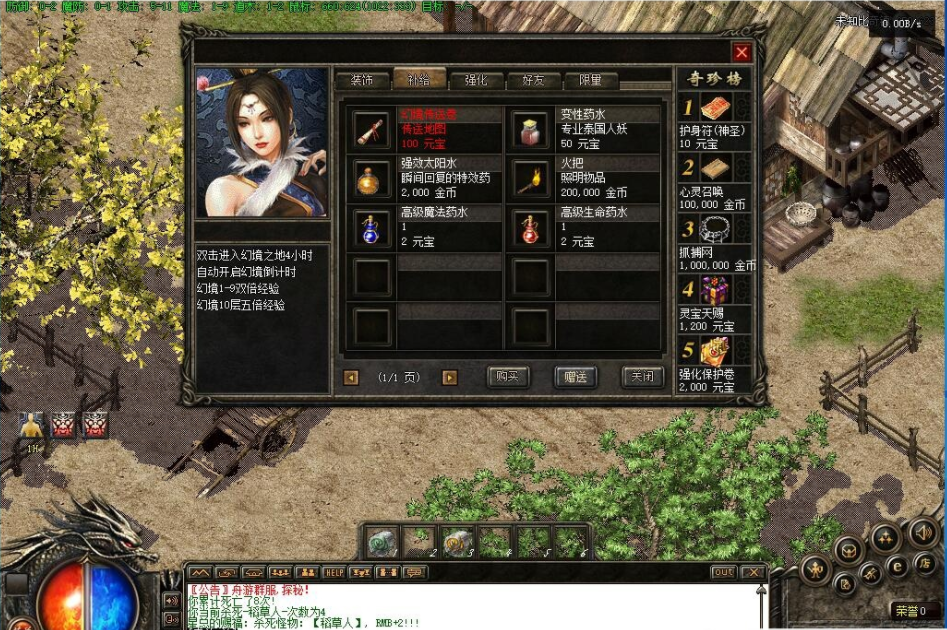Close the shop window with red X
Viewport: 947px width, 630px height.
741,53
